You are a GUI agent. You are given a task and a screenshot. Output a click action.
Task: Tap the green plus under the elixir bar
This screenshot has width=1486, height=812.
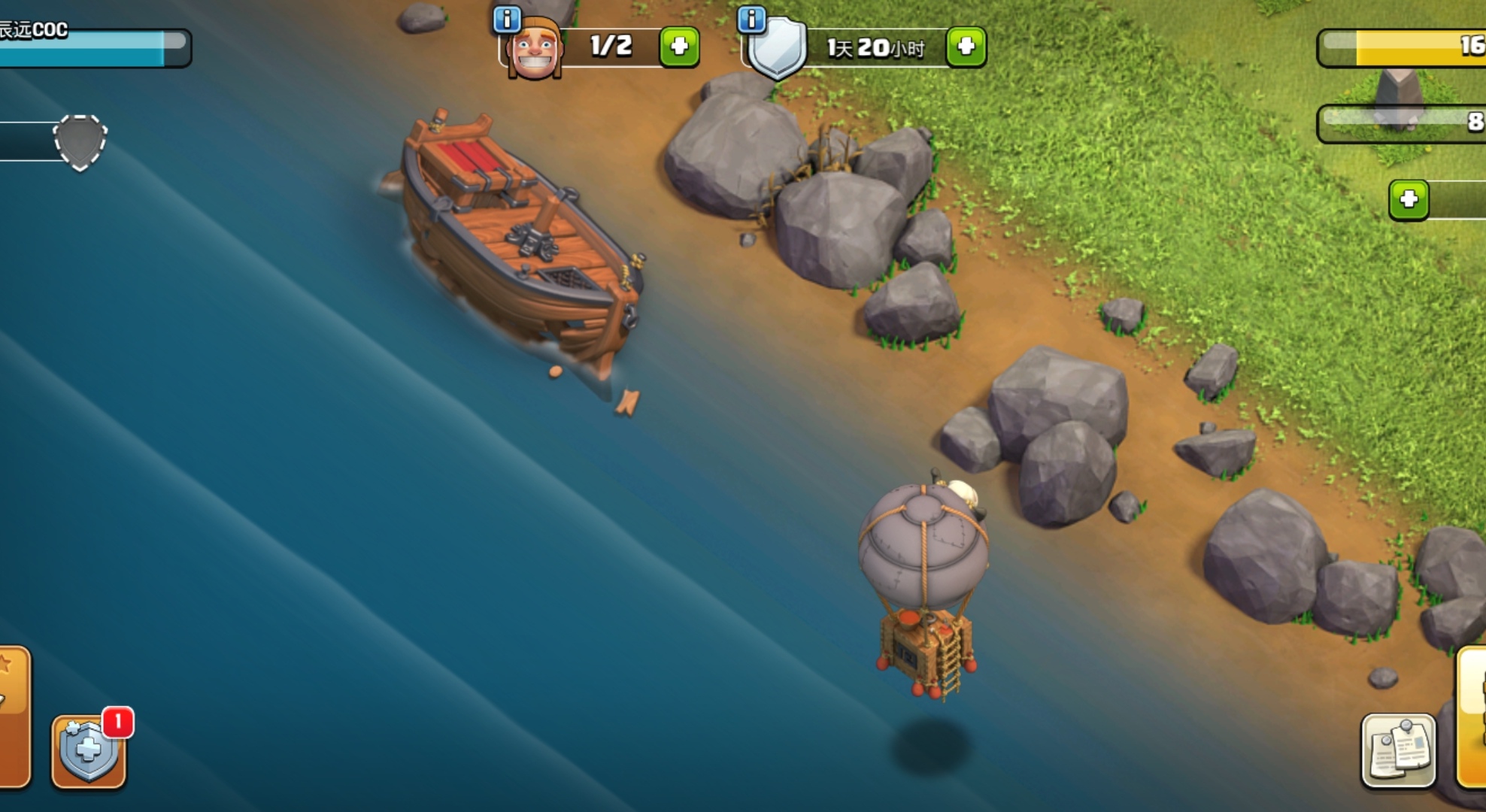[x=1409, y=200]
